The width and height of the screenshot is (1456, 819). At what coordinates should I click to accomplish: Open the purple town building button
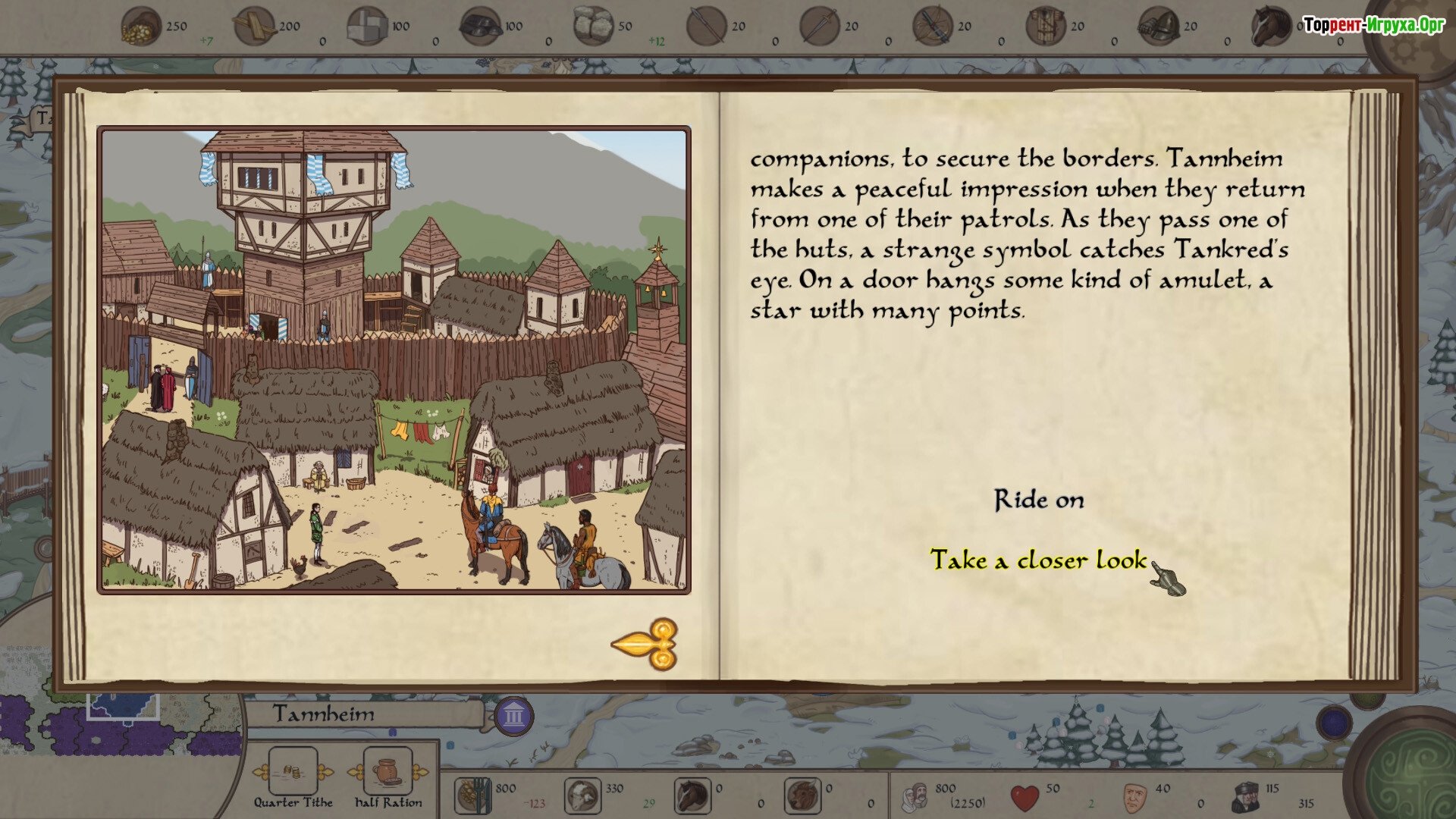pos(514,715)
